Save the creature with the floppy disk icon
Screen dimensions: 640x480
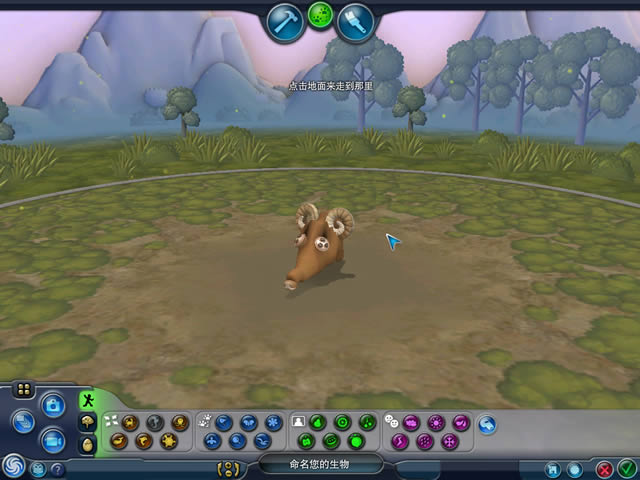point(552,468)
